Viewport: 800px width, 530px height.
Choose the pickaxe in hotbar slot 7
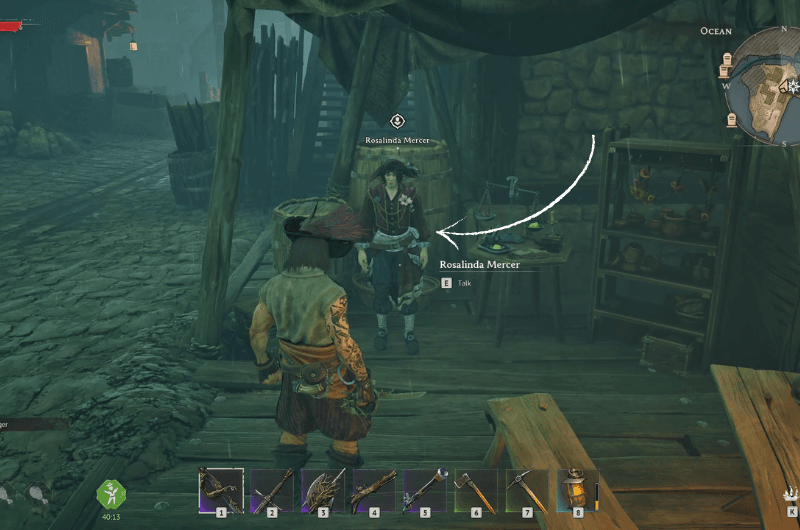pyautogui.click(x=527, y=490)
